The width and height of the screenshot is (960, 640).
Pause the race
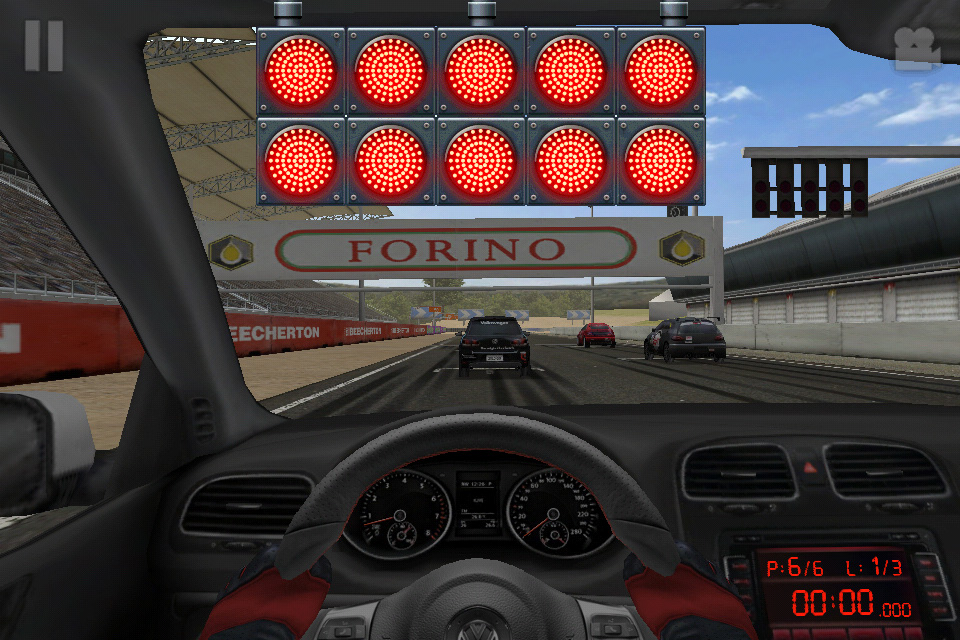[x=44, y=46]
